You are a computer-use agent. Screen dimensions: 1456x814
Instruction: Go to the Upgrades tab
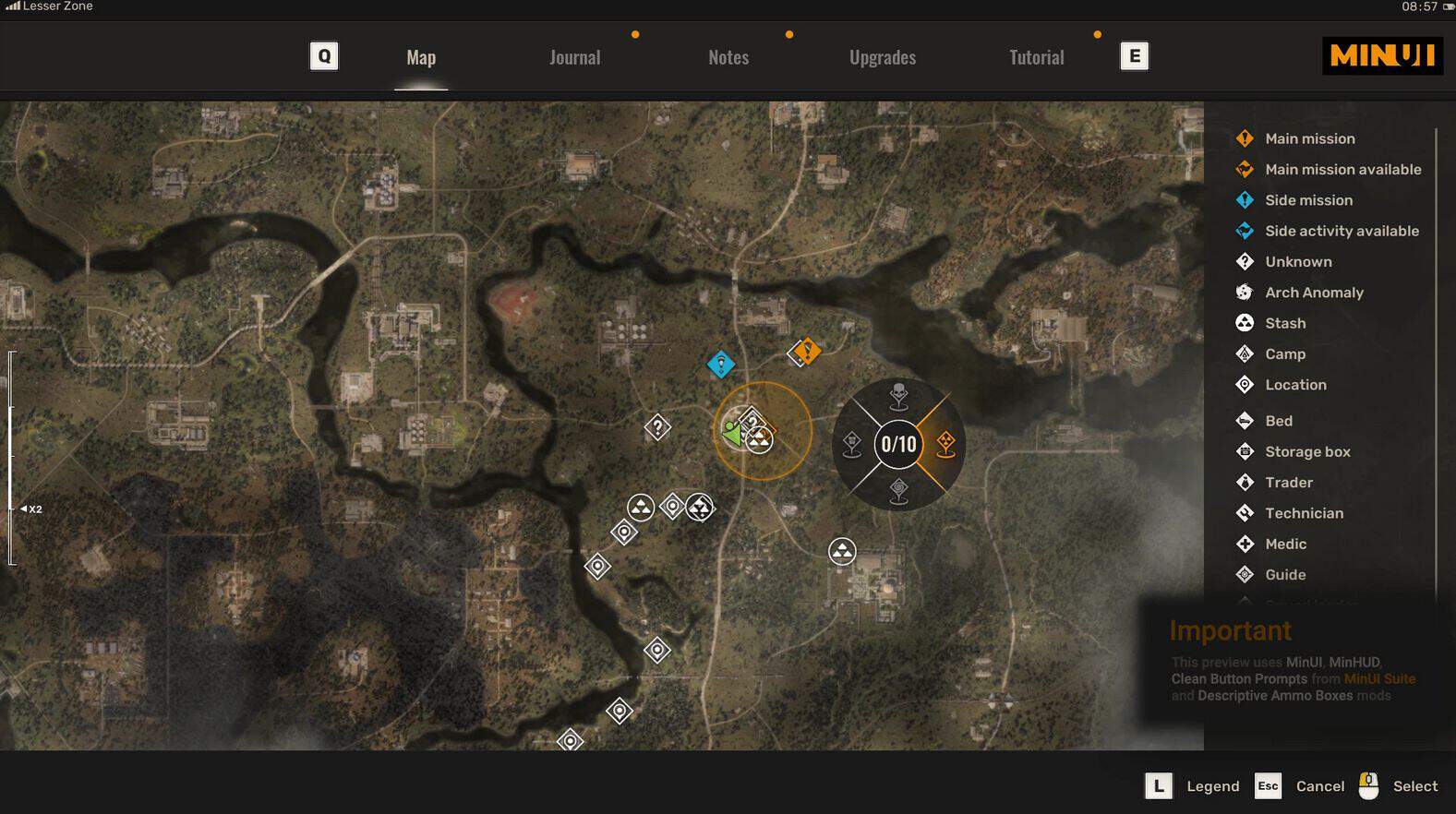pyautogui.click(x=882, y=57)
